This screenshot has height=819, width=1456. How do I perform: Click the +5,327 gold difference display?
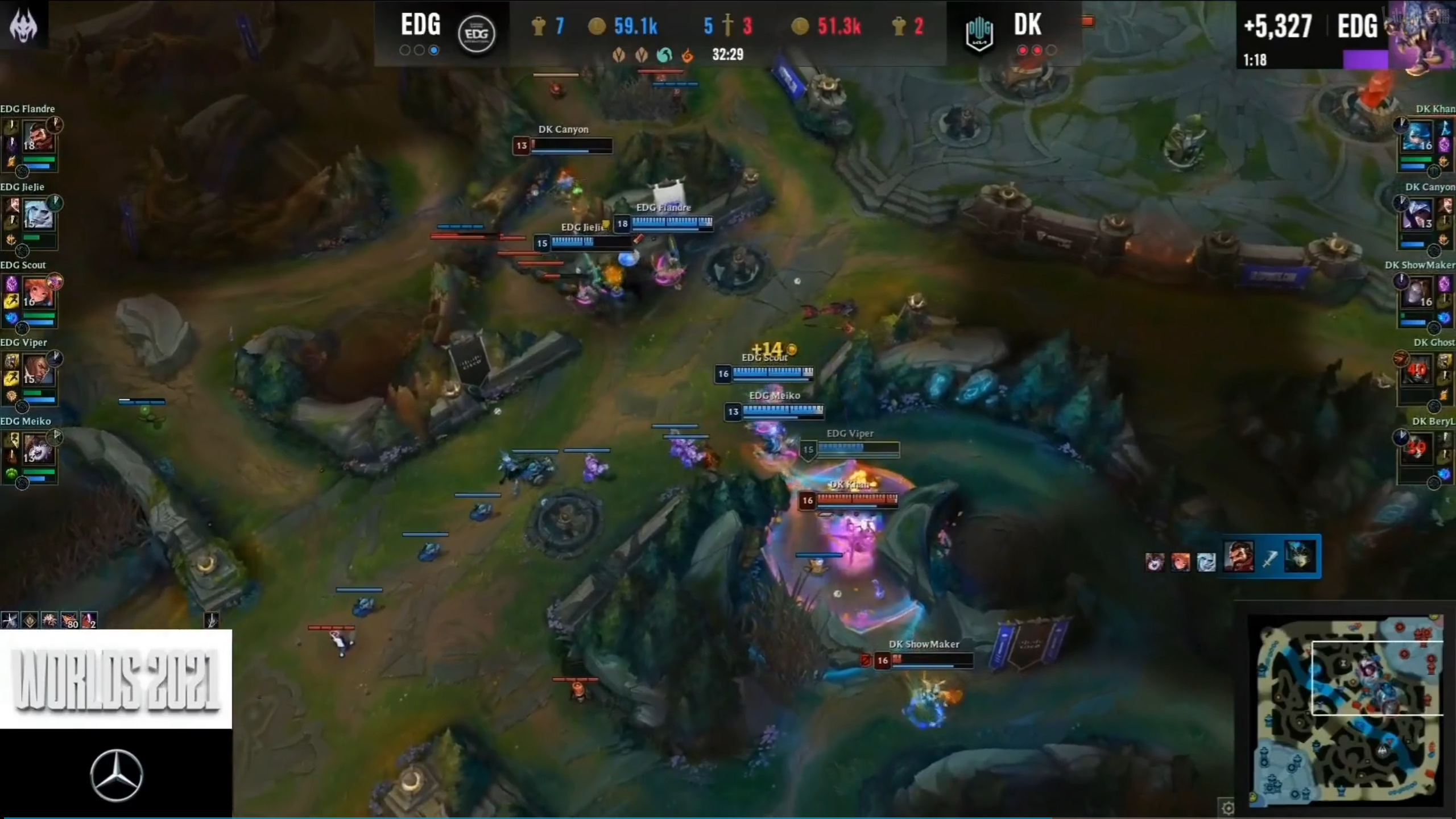1277,26
